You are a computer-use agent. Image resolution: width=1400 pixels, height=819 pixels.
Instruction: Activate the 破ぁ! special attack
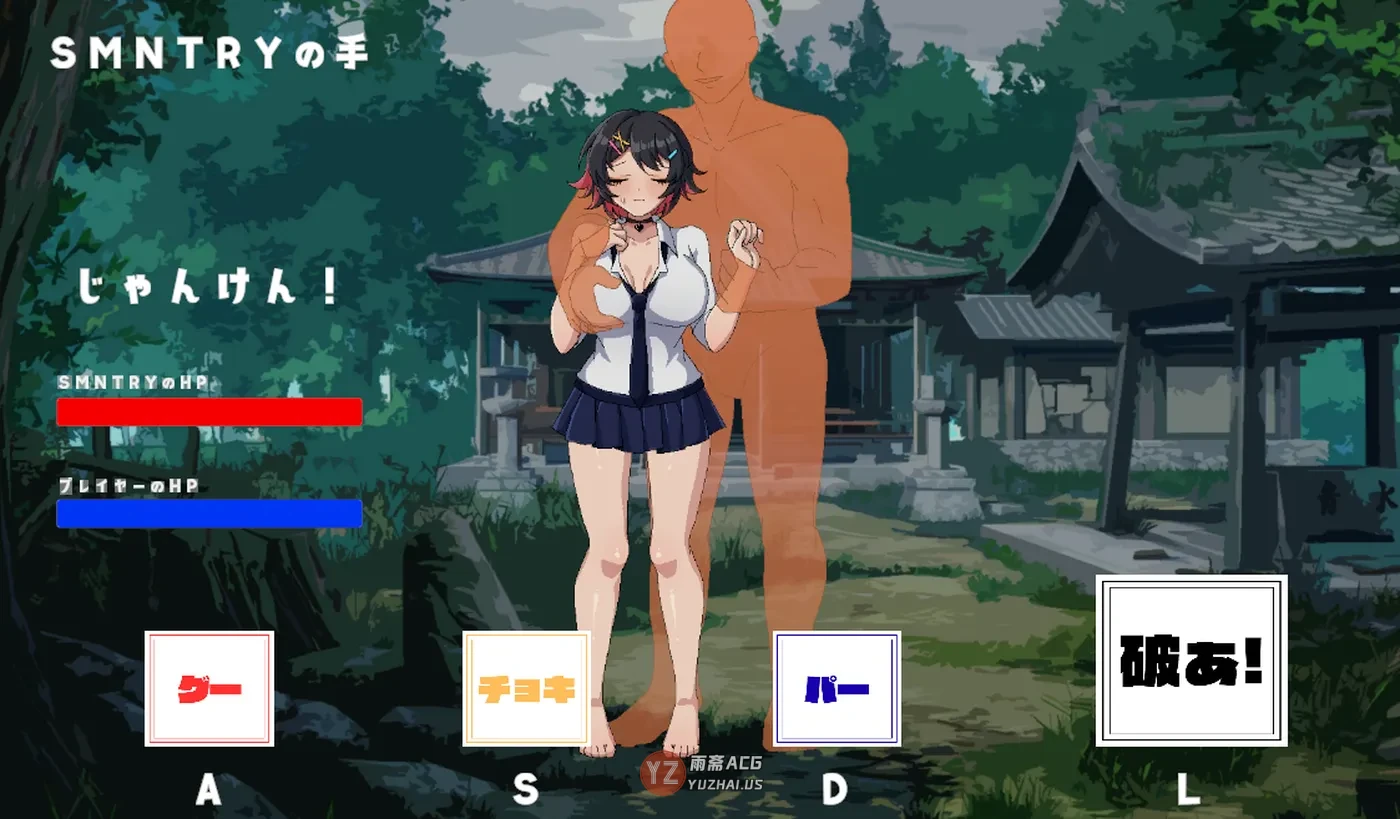point(1190,662)
